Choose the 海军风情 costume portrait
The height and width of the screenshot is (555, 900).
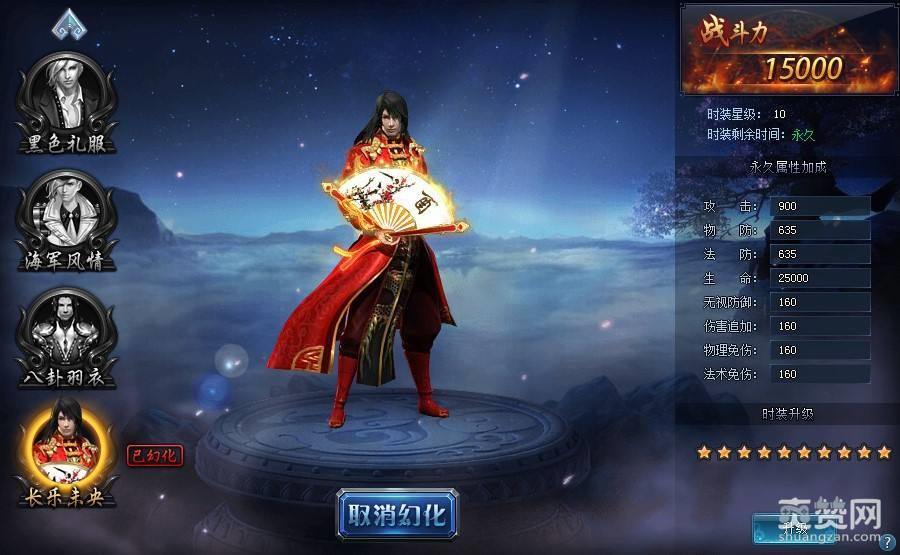66,213
